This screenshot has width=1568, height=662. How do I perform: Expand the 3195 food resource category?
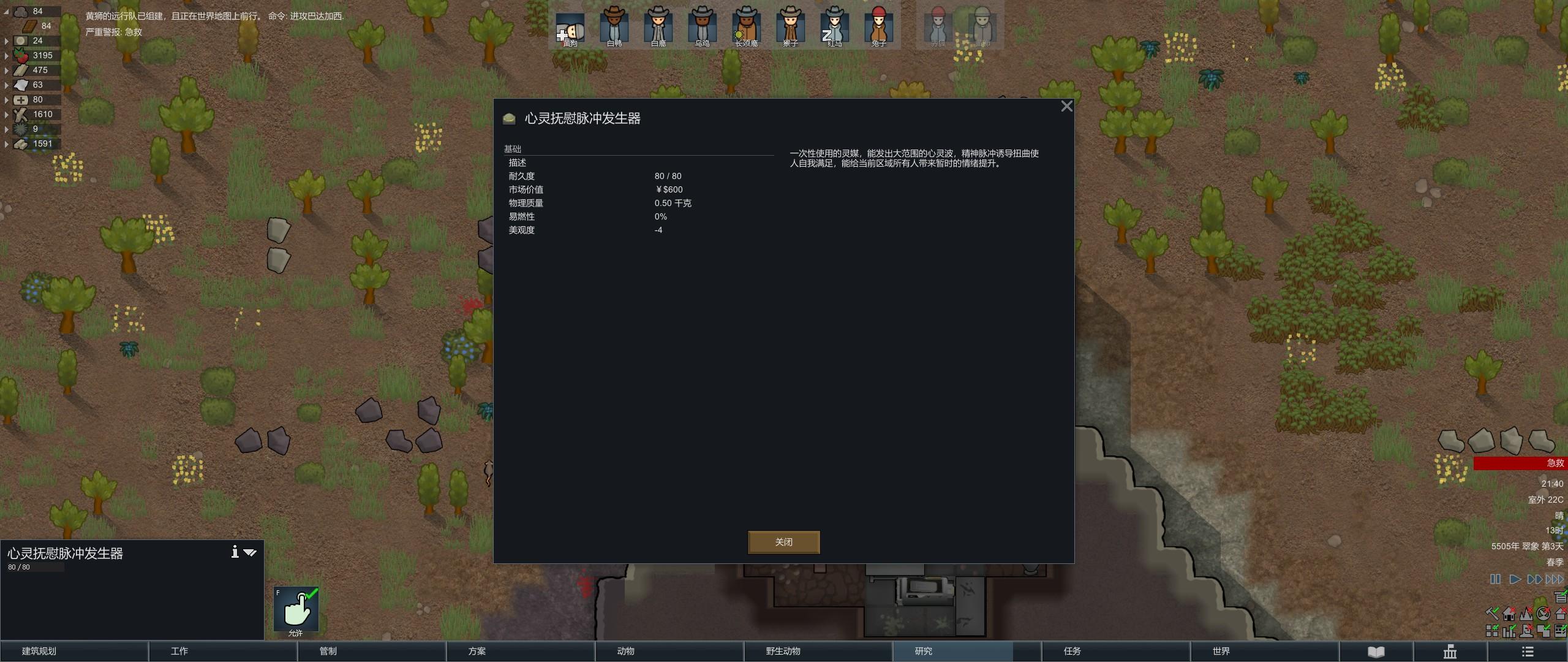click(x=6, y=55)
